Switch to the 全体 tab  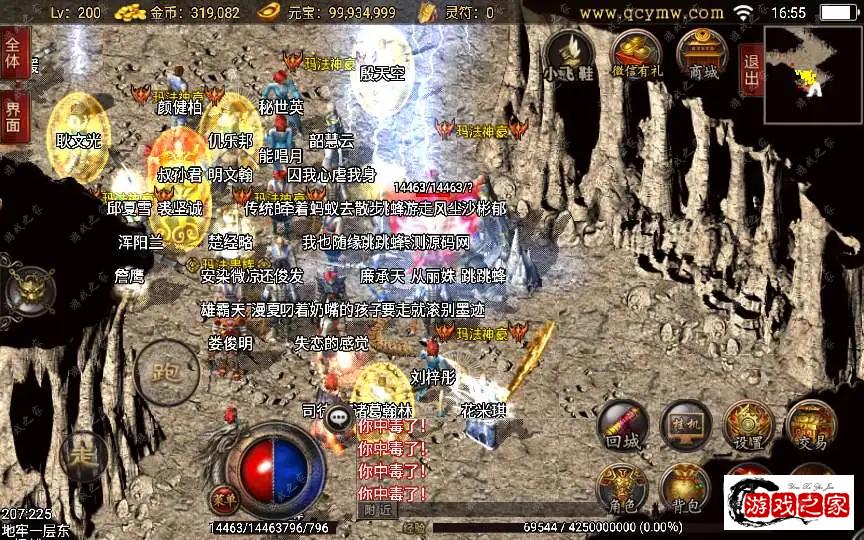click(x=13, y=52)
